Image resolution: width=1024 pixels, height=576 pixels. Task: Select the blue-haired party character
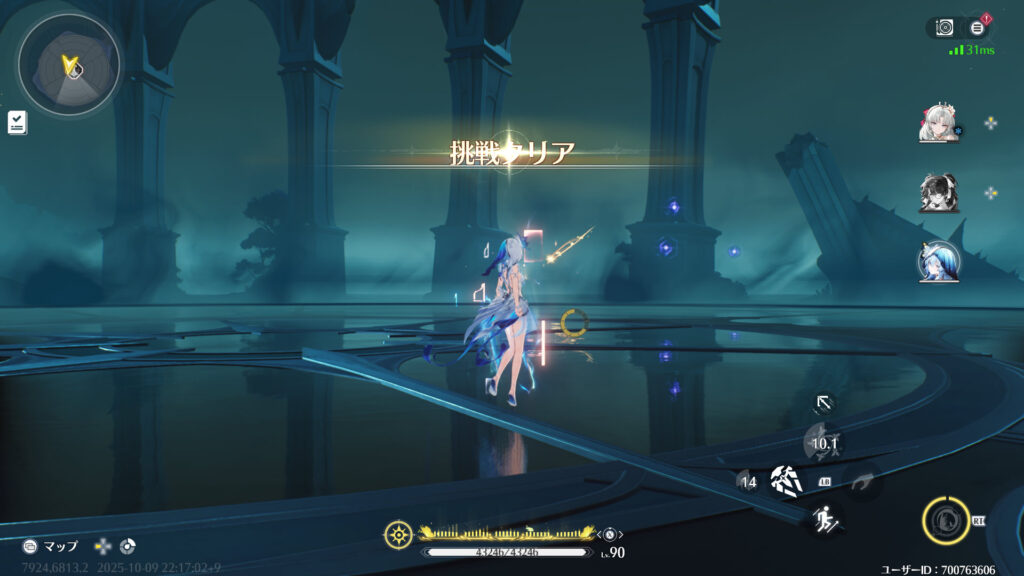click(x=938, y=262)
